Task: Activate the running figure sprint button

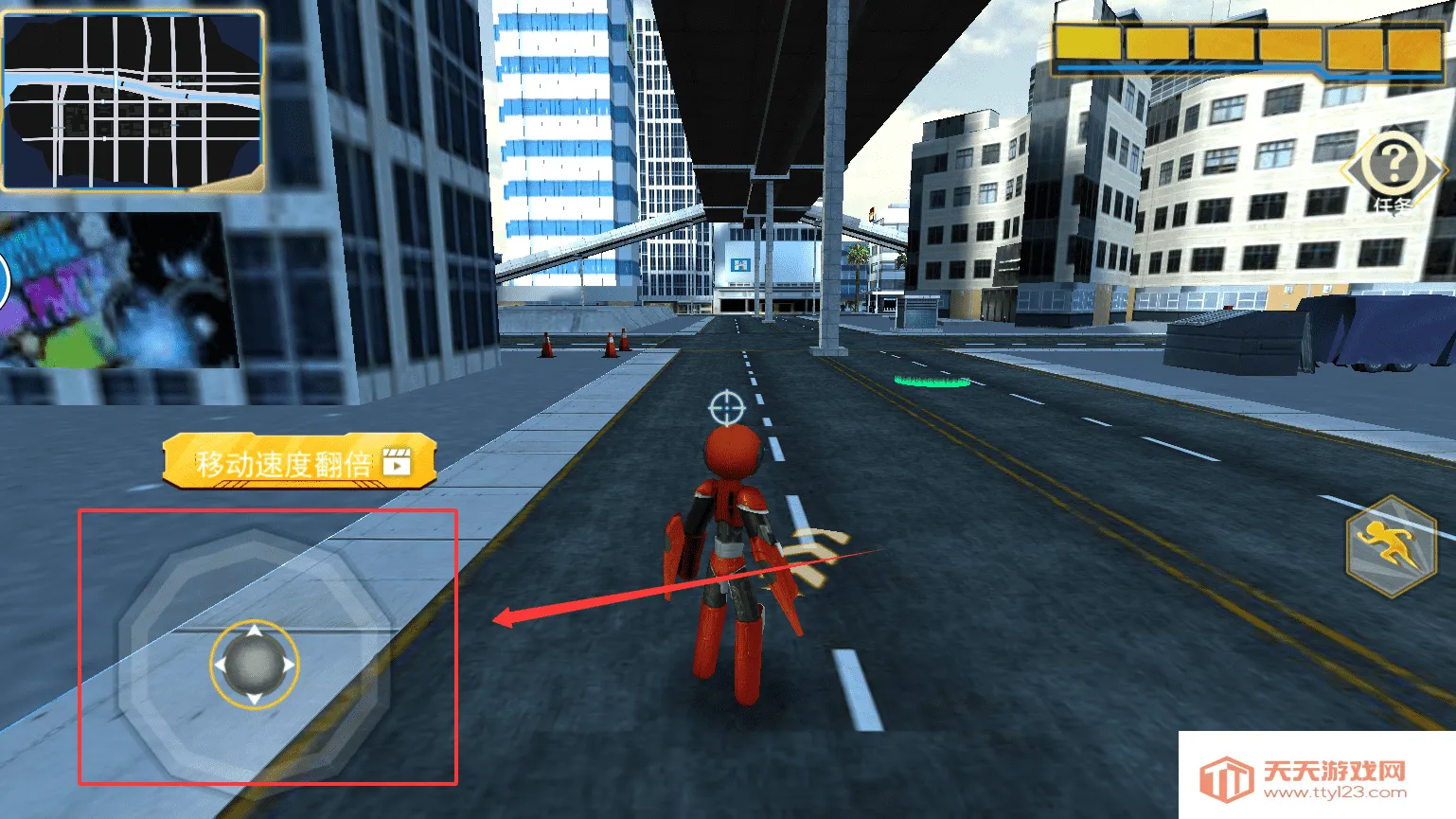Action: coord(1388,546)
